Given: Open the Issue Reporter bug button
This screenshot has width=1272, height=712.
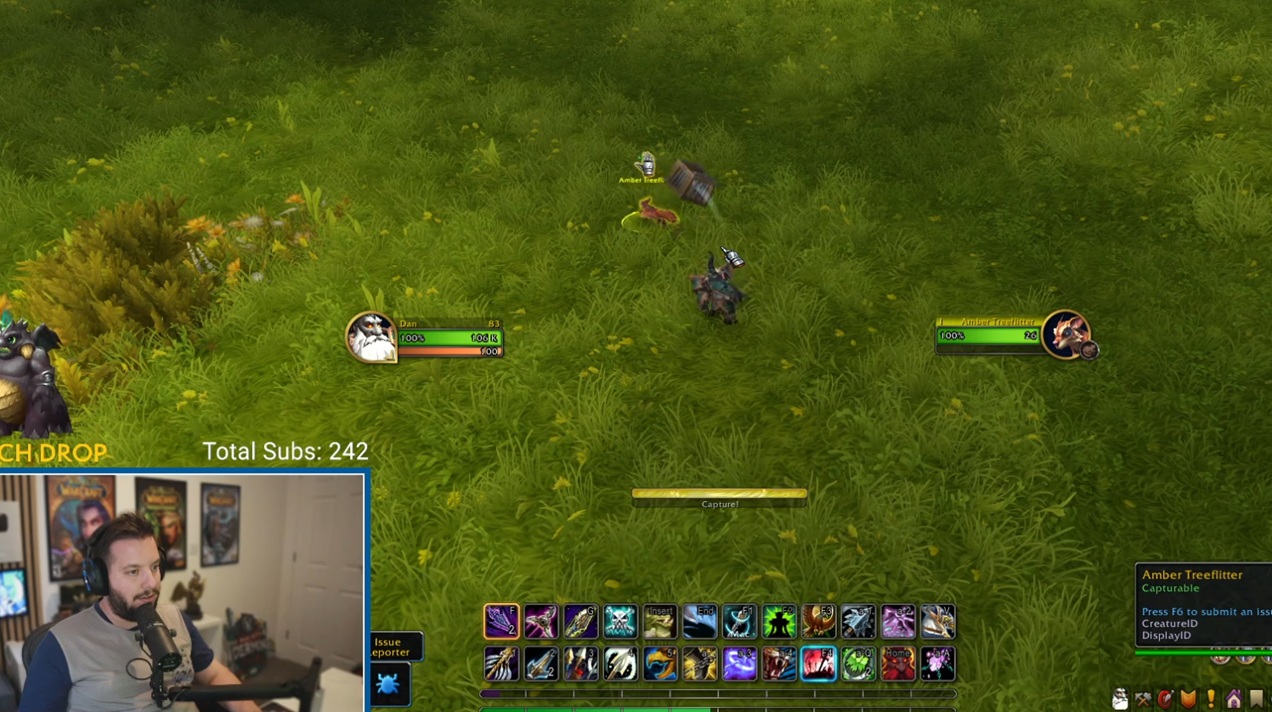Looking at the screenshot, I should pos(389,685).
